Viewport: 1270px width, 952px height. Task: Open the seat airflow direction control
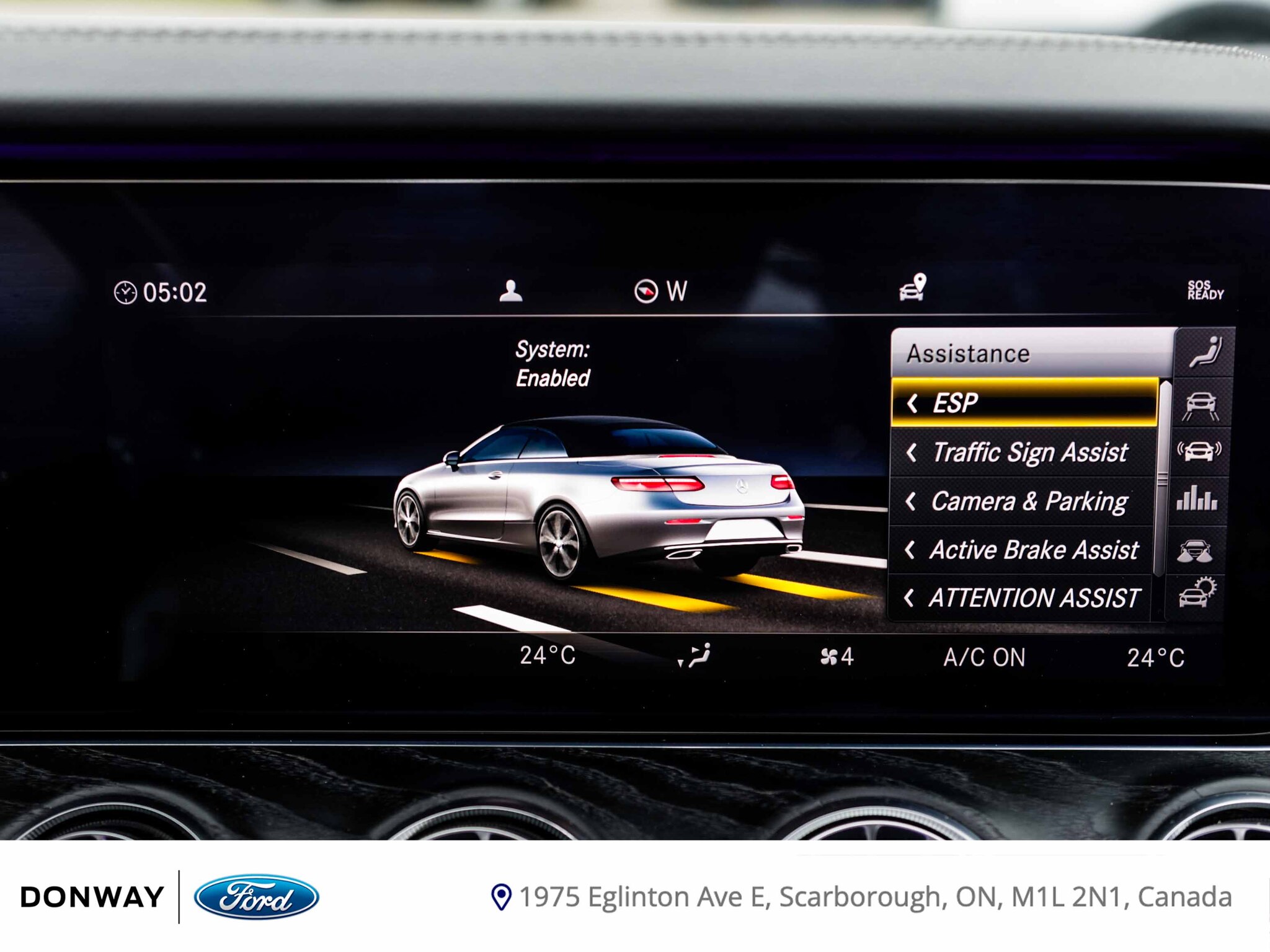pos(696,656)
